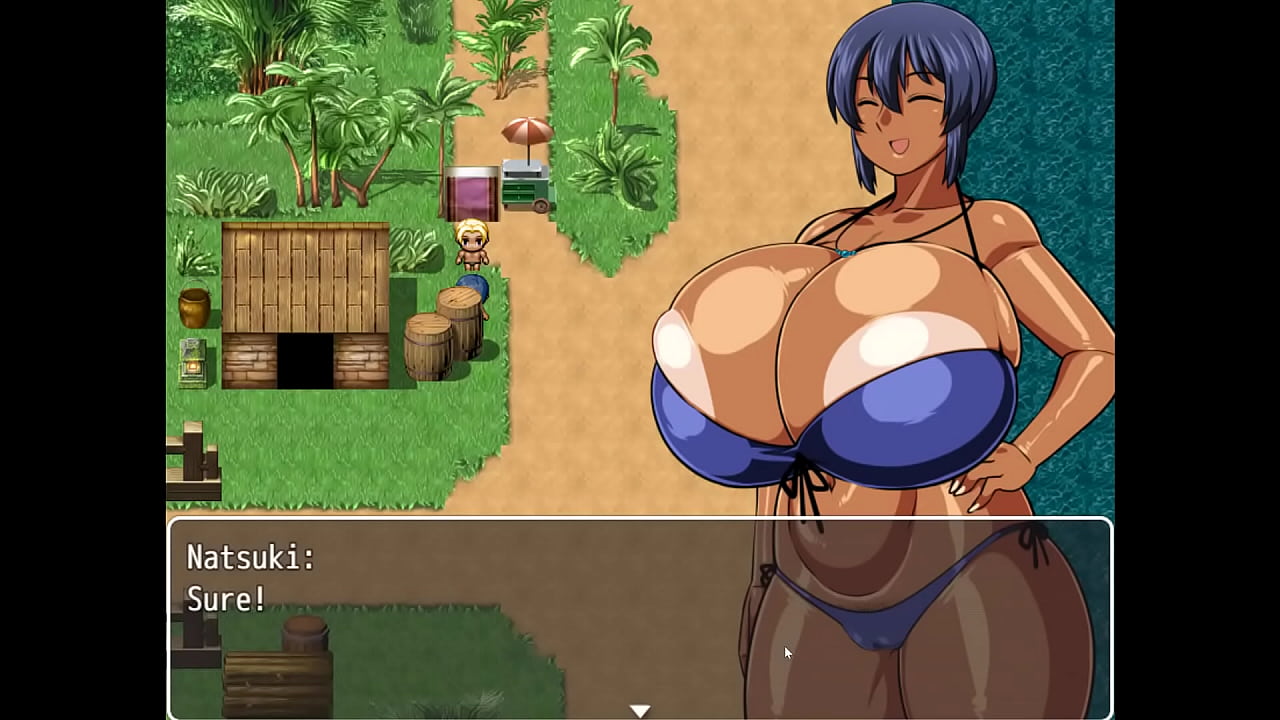Select the clay pot beside the bamboo hut

(x=193, y=307)
